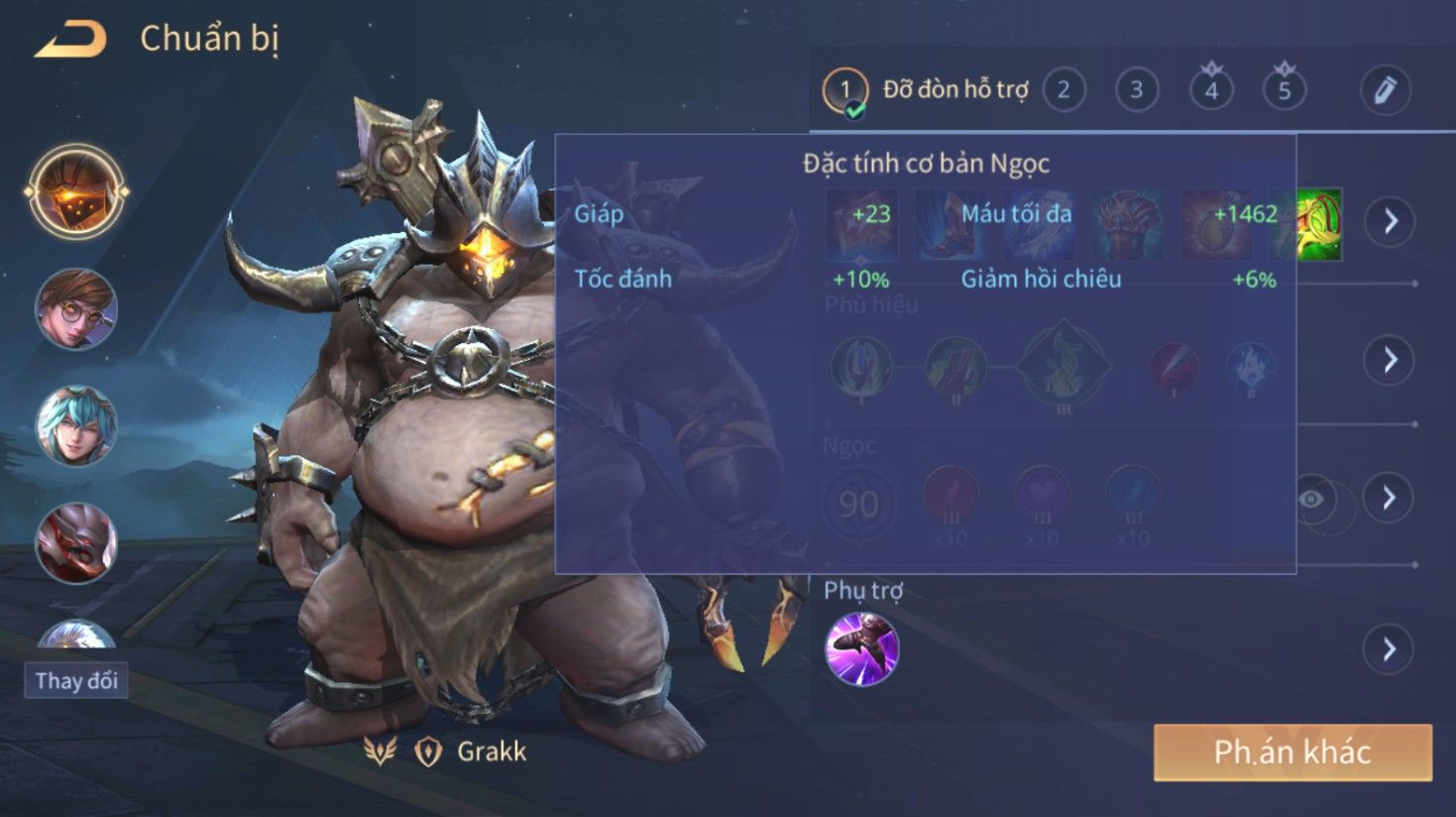Image resolution: width=1456 pixels, height=817 pixels.
Task: Click the Thay đổi hero button
Action: tap(76, 681)
